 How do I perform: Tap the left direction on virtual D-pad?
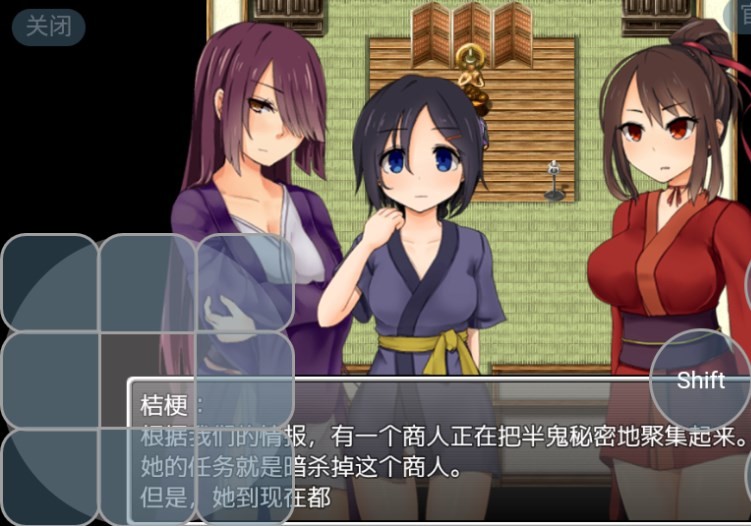(50, 380)
